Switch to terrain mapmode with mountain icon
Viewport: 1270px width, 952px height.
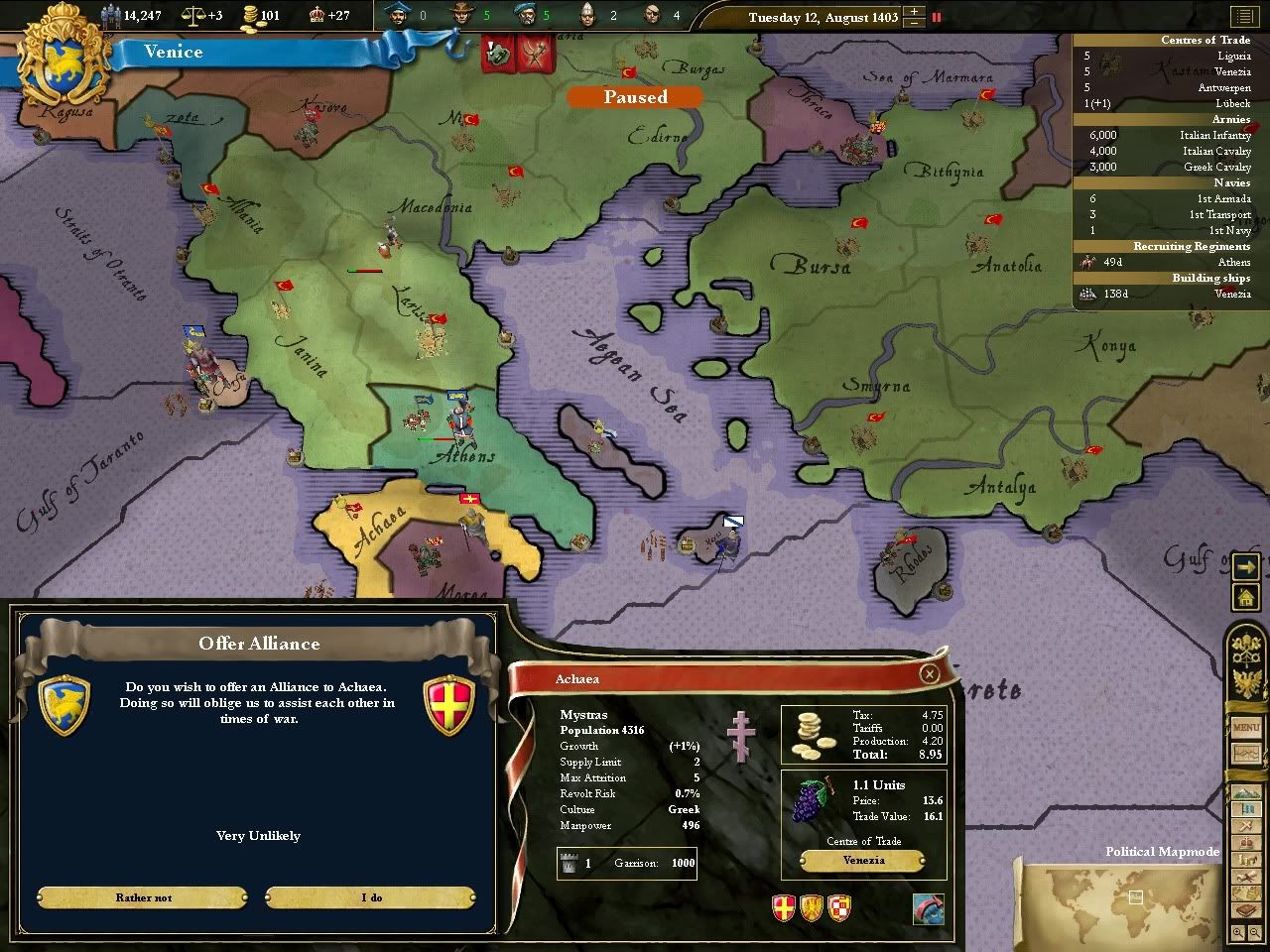point(1245,793)
